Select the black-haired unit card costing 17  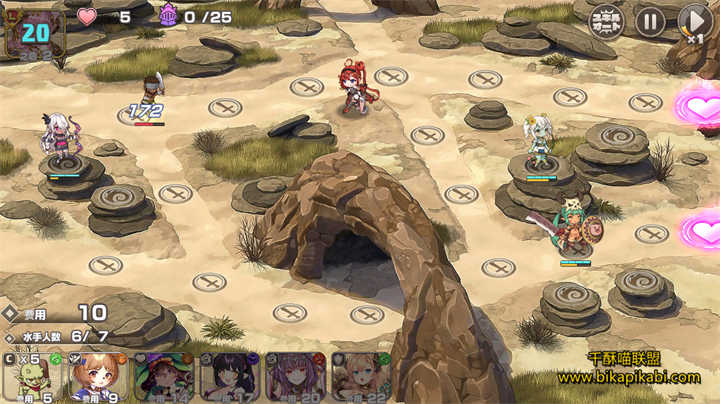229,378
